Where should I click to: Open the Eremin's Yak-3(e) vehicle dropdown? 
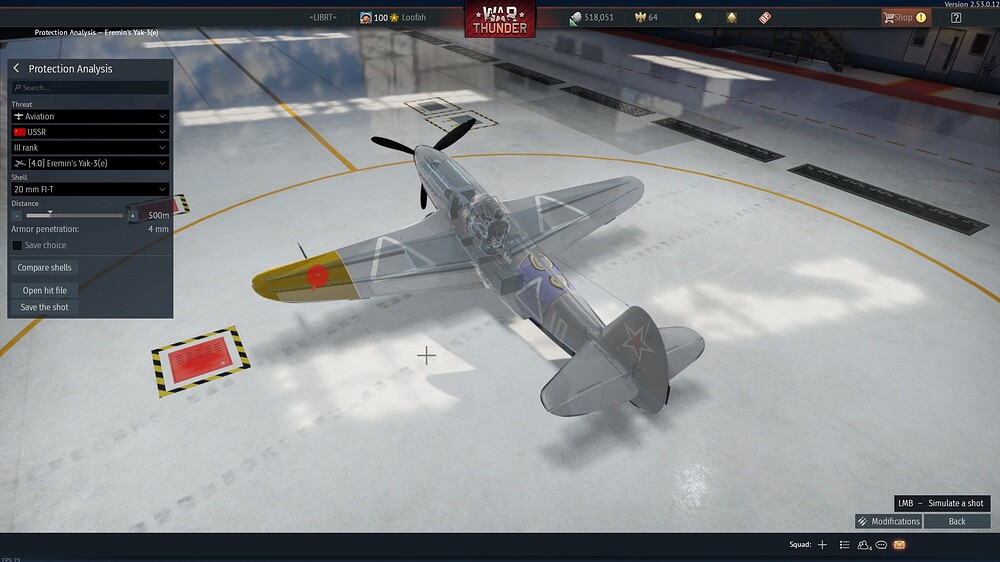tap(90, 163)
